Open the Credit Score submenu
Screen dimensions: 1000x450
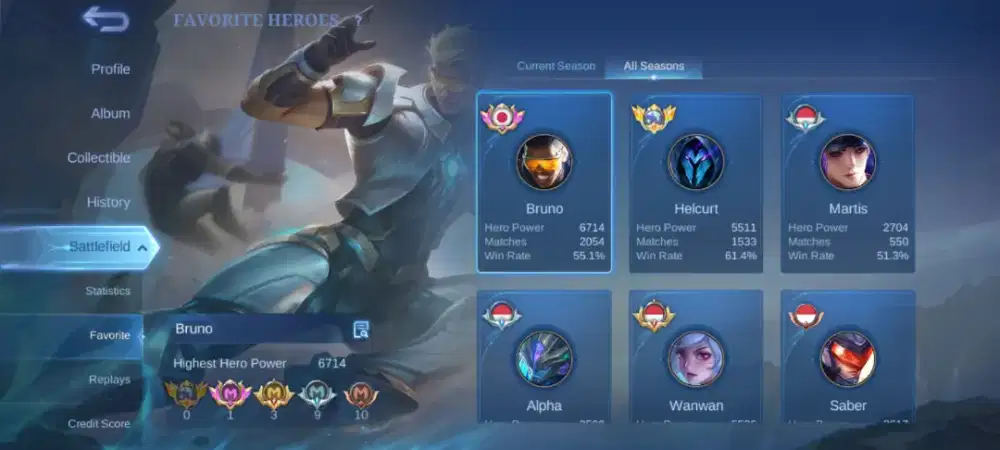point(99,424)
